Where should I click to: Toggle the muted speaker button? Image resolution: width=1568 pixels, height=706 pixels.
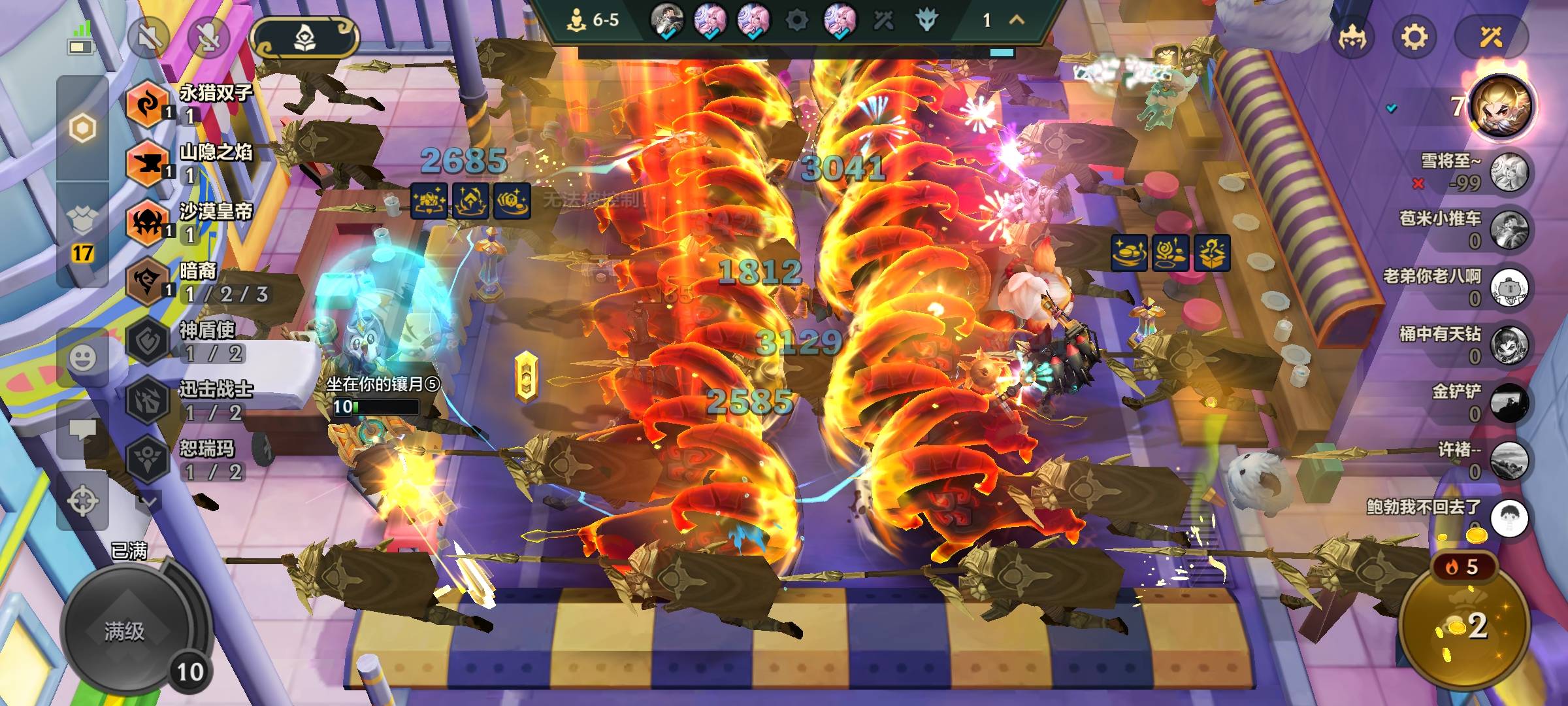pos(148,37)
